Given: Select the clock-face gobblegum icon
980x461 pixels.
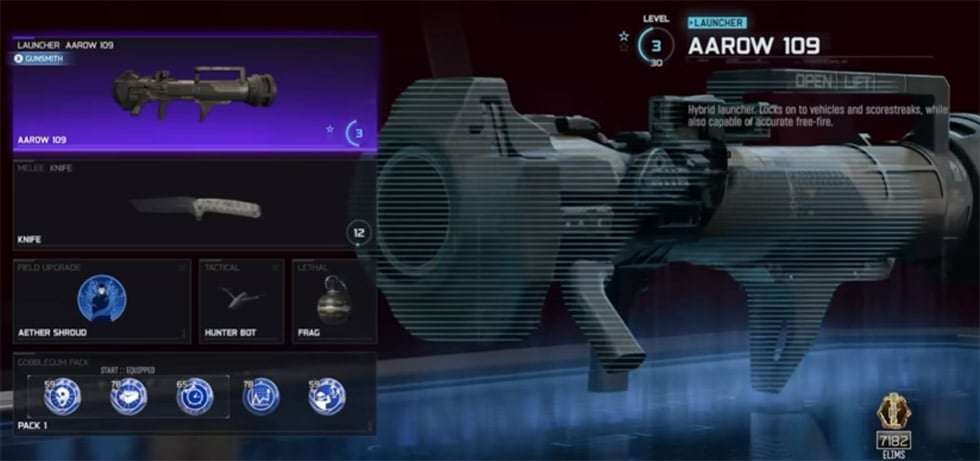Looking at the screenshot, I should point(194,396).
